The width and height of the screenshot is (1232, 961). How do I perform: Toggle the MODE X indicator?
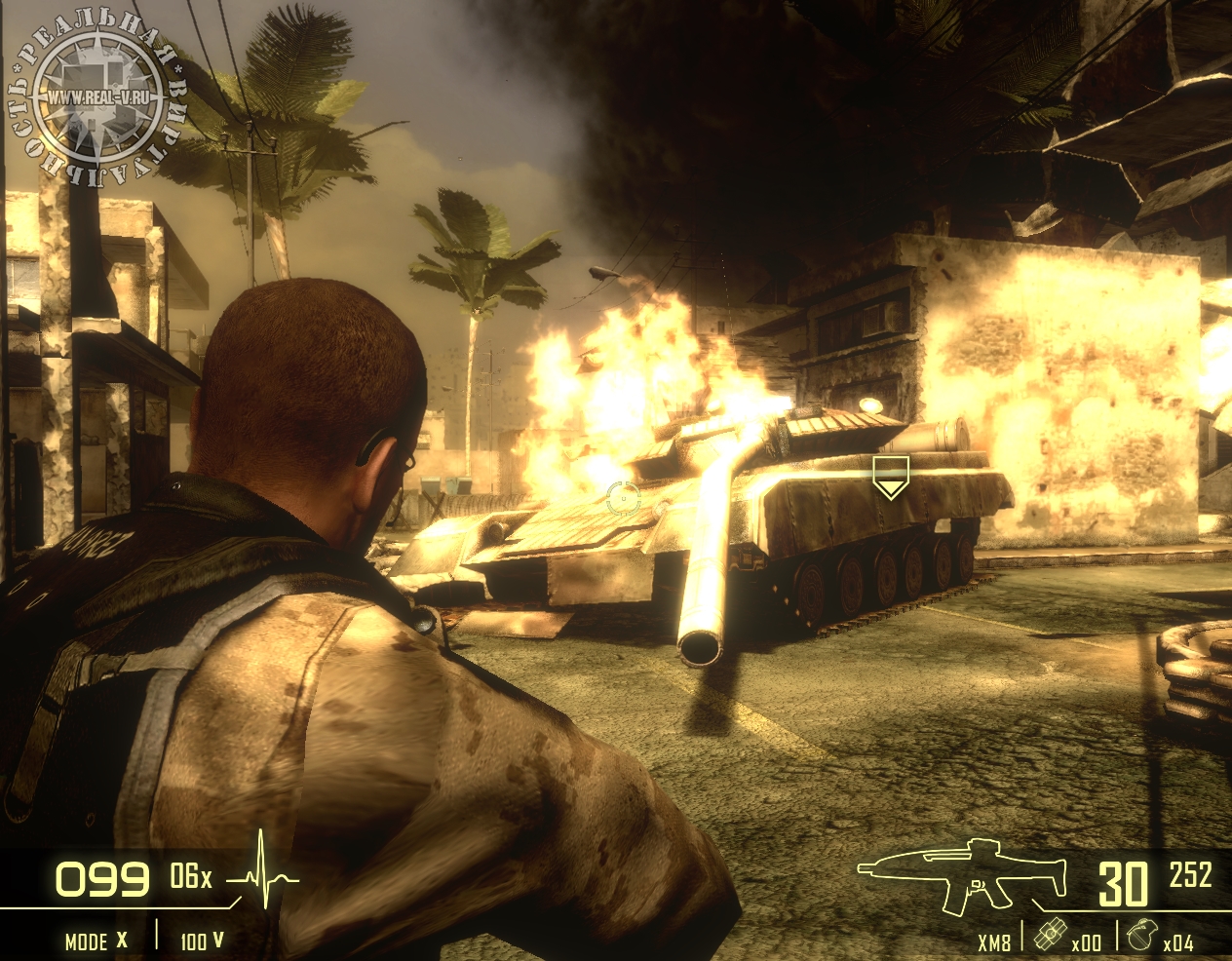[96, 941]
